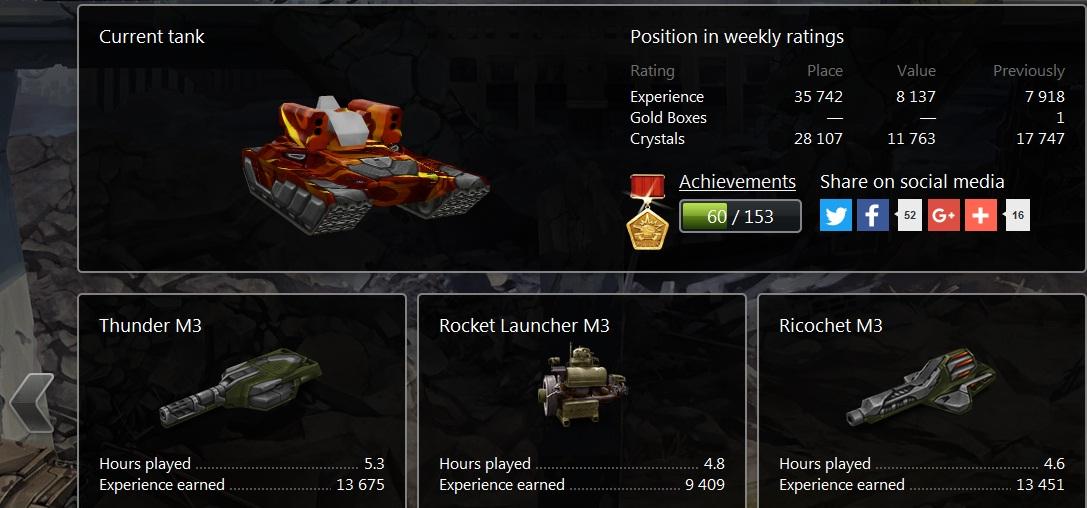Screen dimensions: 1087x508
Task: Click the achievements medal icon
Action: pyautogui.click(x=646, y=211)
